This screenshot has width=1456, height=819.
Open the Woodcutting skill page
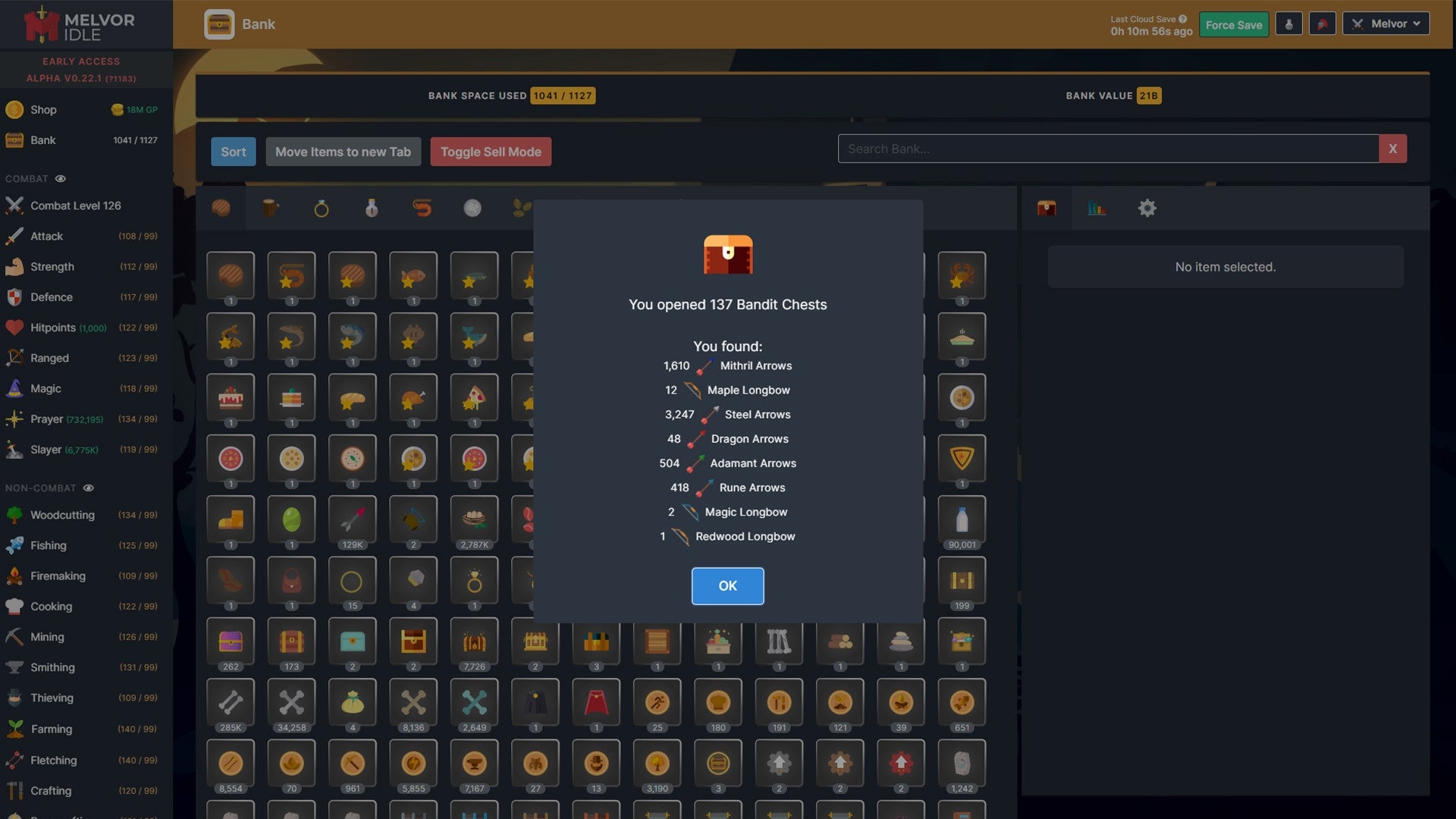point(61,515)
